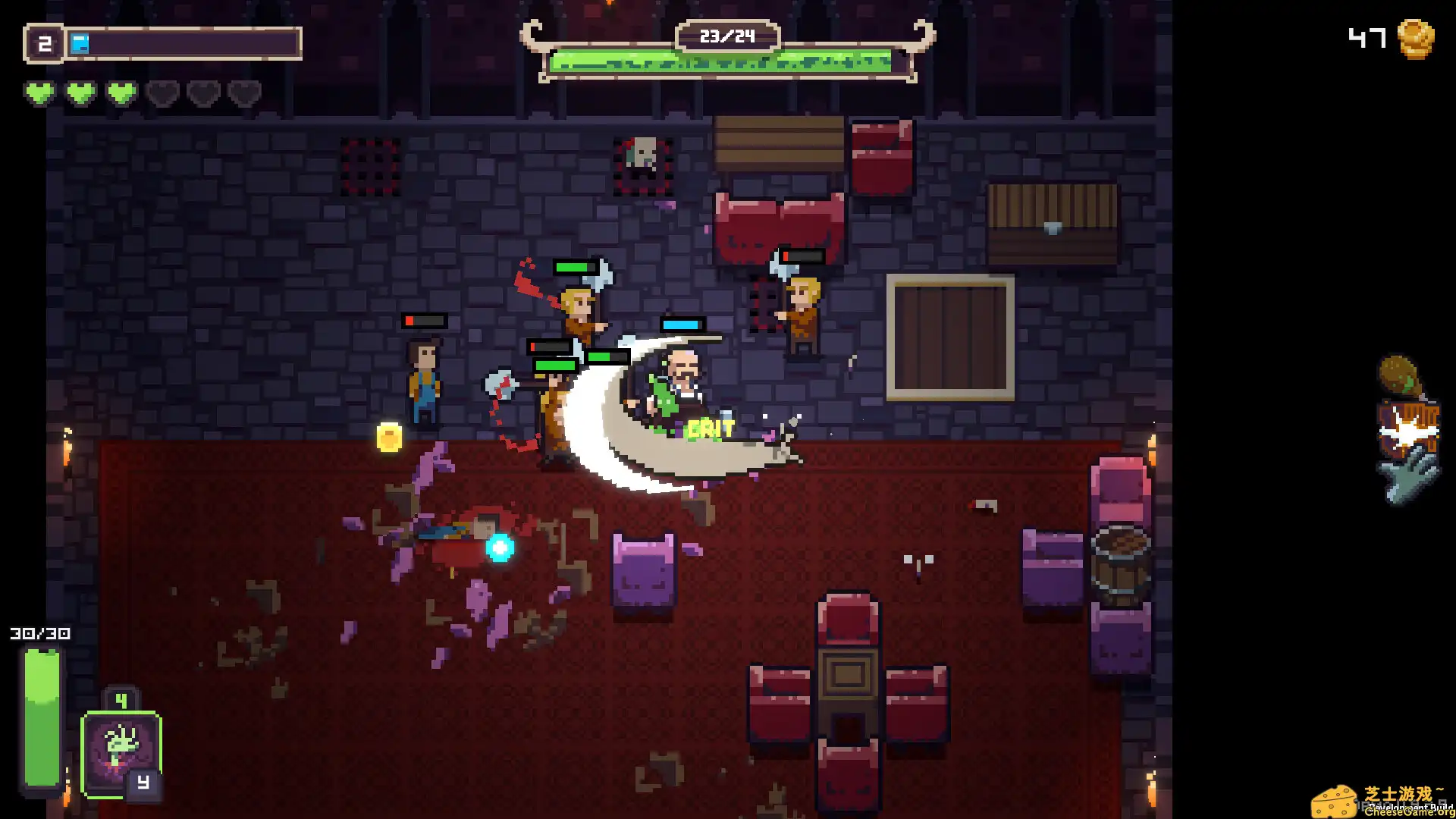Viewport: 1456px width, 819px height.
Task: Click the coin icon beside the 47 counter
Action: point(1417,39)
